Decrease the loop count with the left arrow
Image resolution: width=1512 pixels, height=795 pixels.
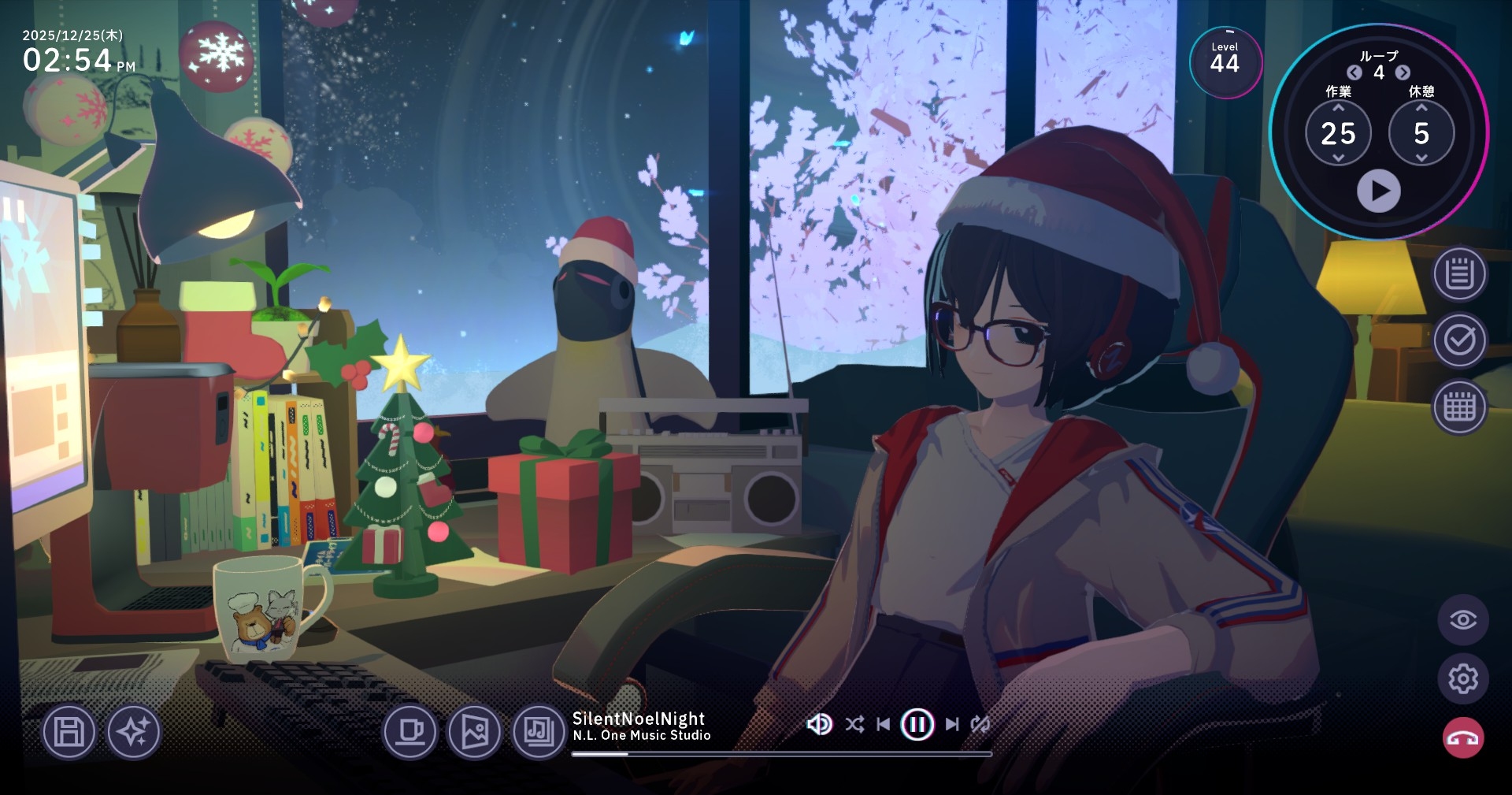tap(1354, 72)
